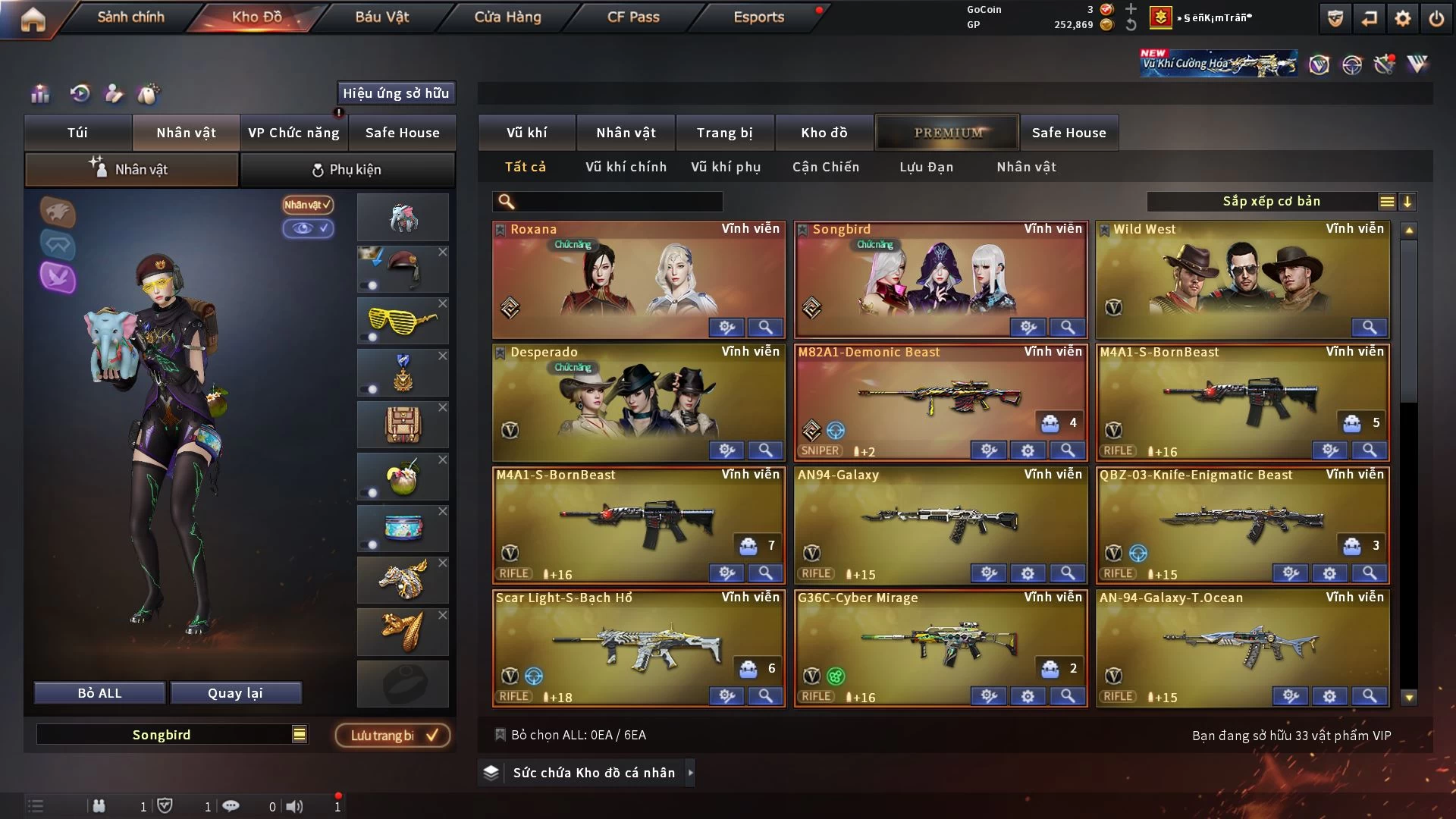Switch to the Trang bị tab
This screenshot has width=1456, height=819.
point(724,133)
